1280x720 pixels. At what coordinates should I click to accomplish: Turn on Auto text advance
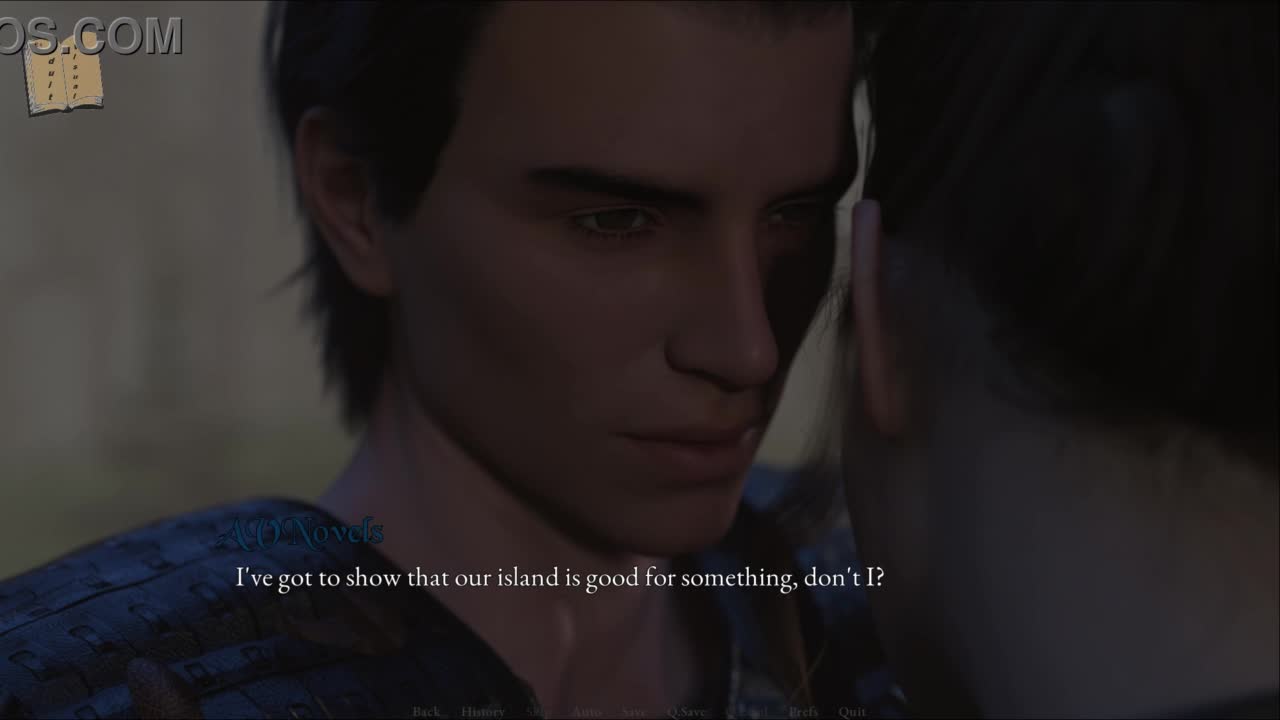587,712
